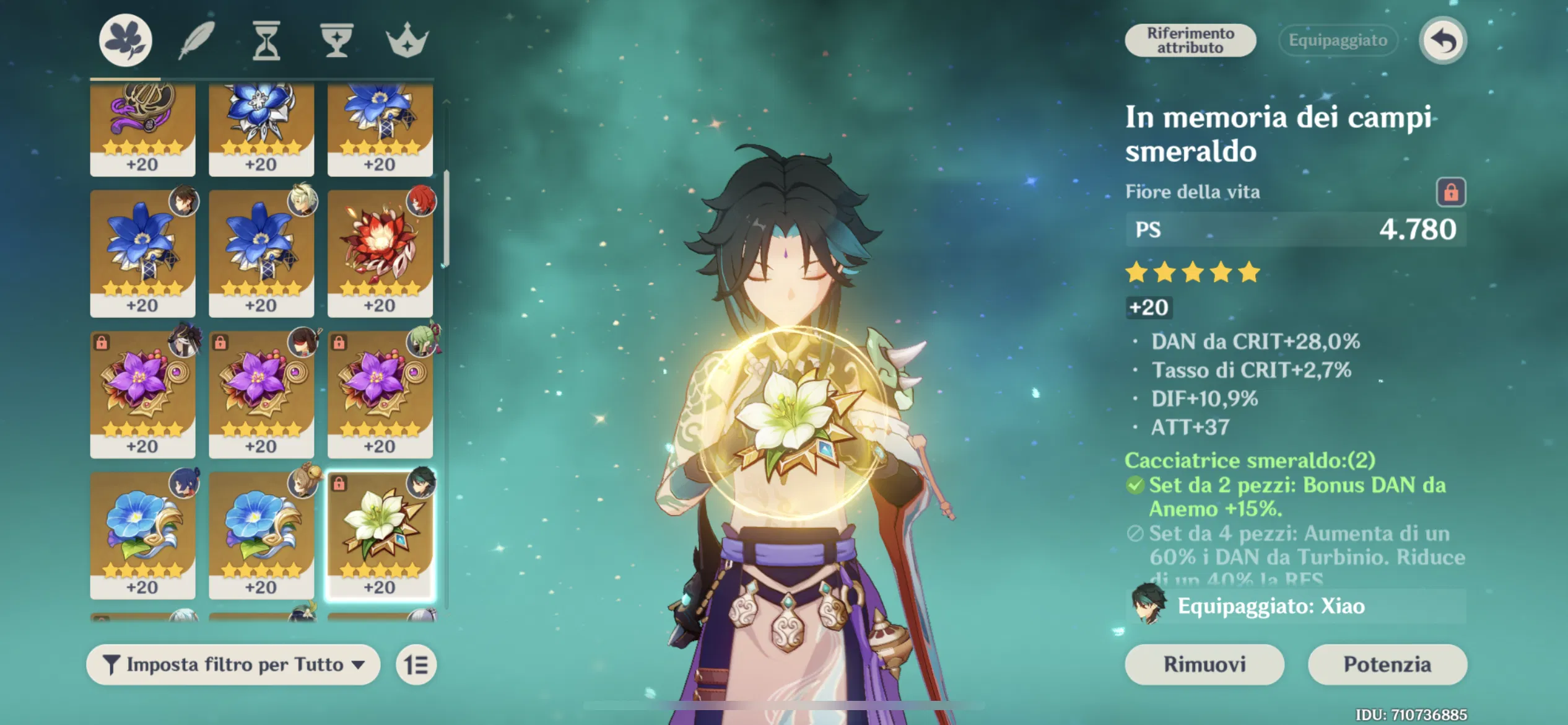
Task: View the Calice dell'Eonotemo goblet category
Action: 338,40
